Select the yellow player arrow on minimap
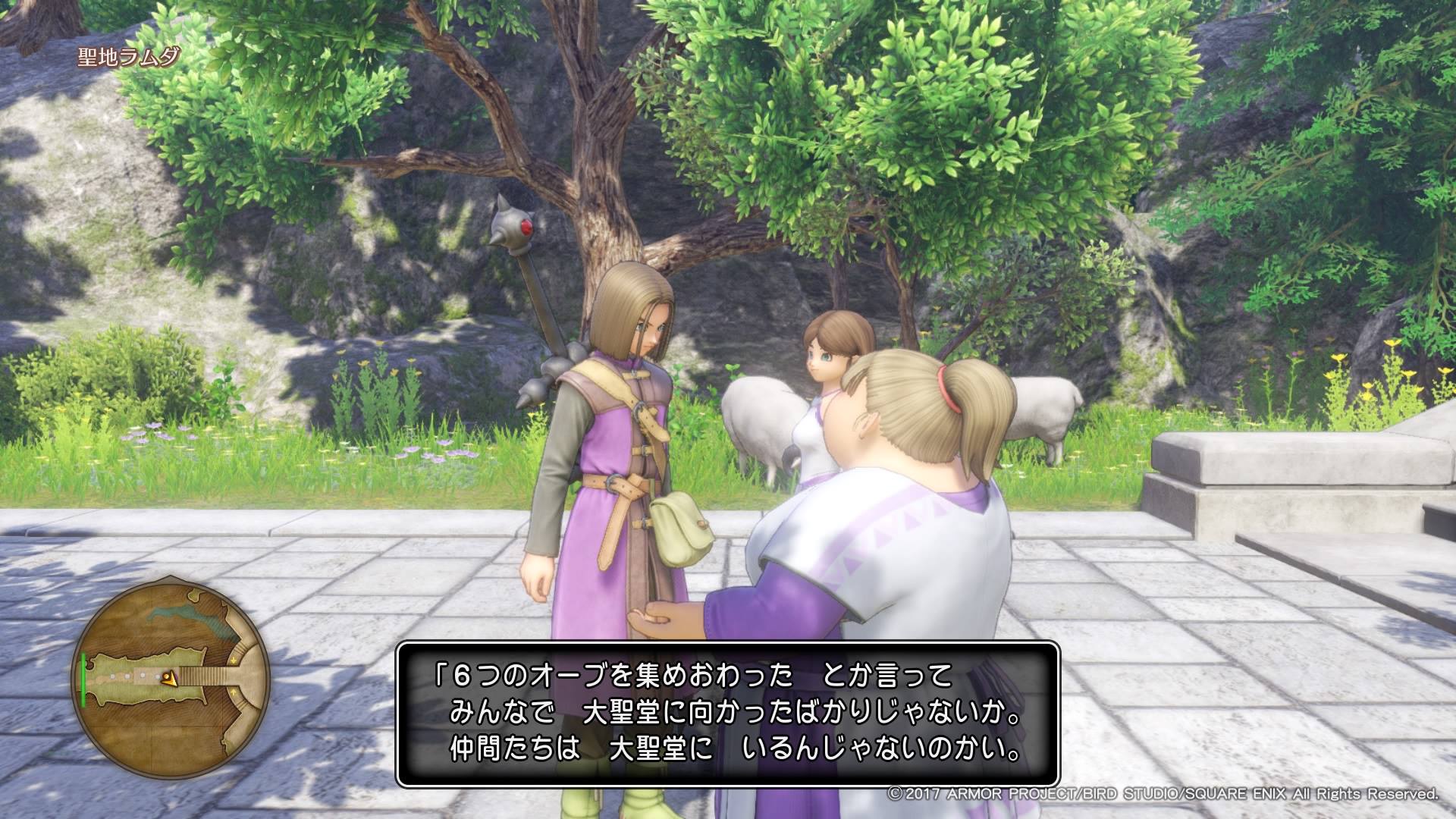 point(171,679)
